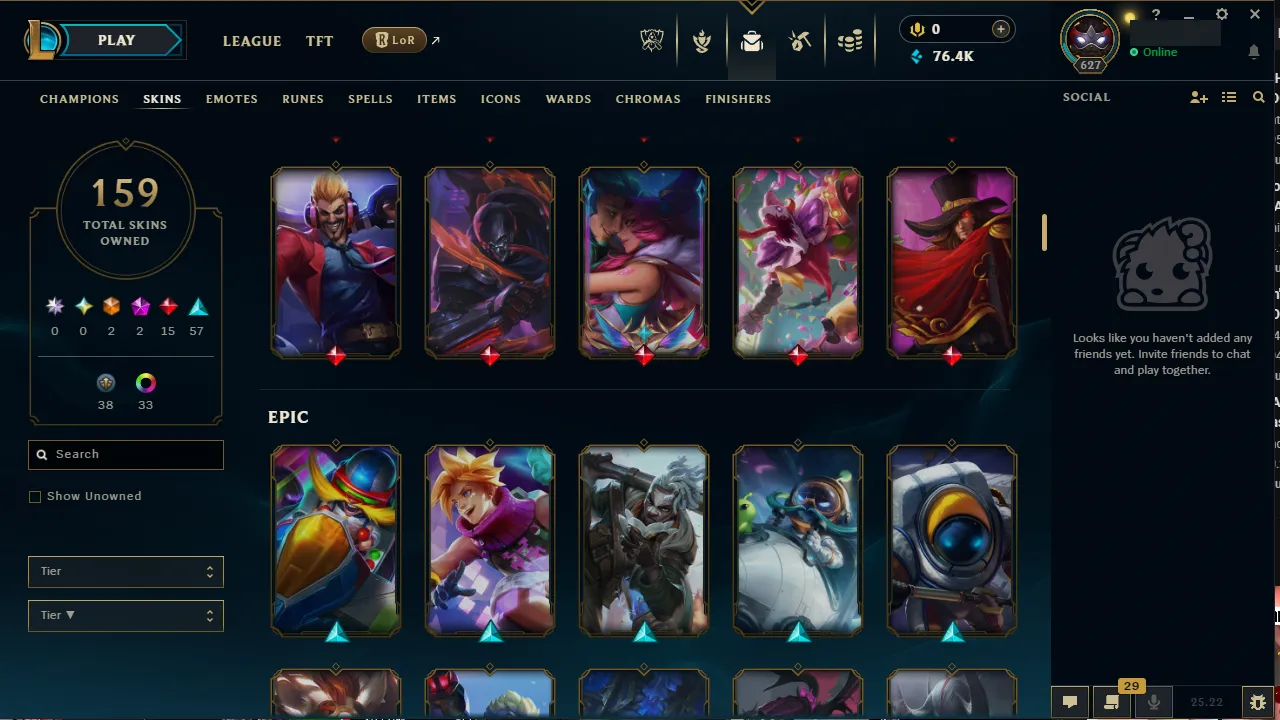Open the friends roster list icon
The image size is (1280, 720).
[1228, 97]
